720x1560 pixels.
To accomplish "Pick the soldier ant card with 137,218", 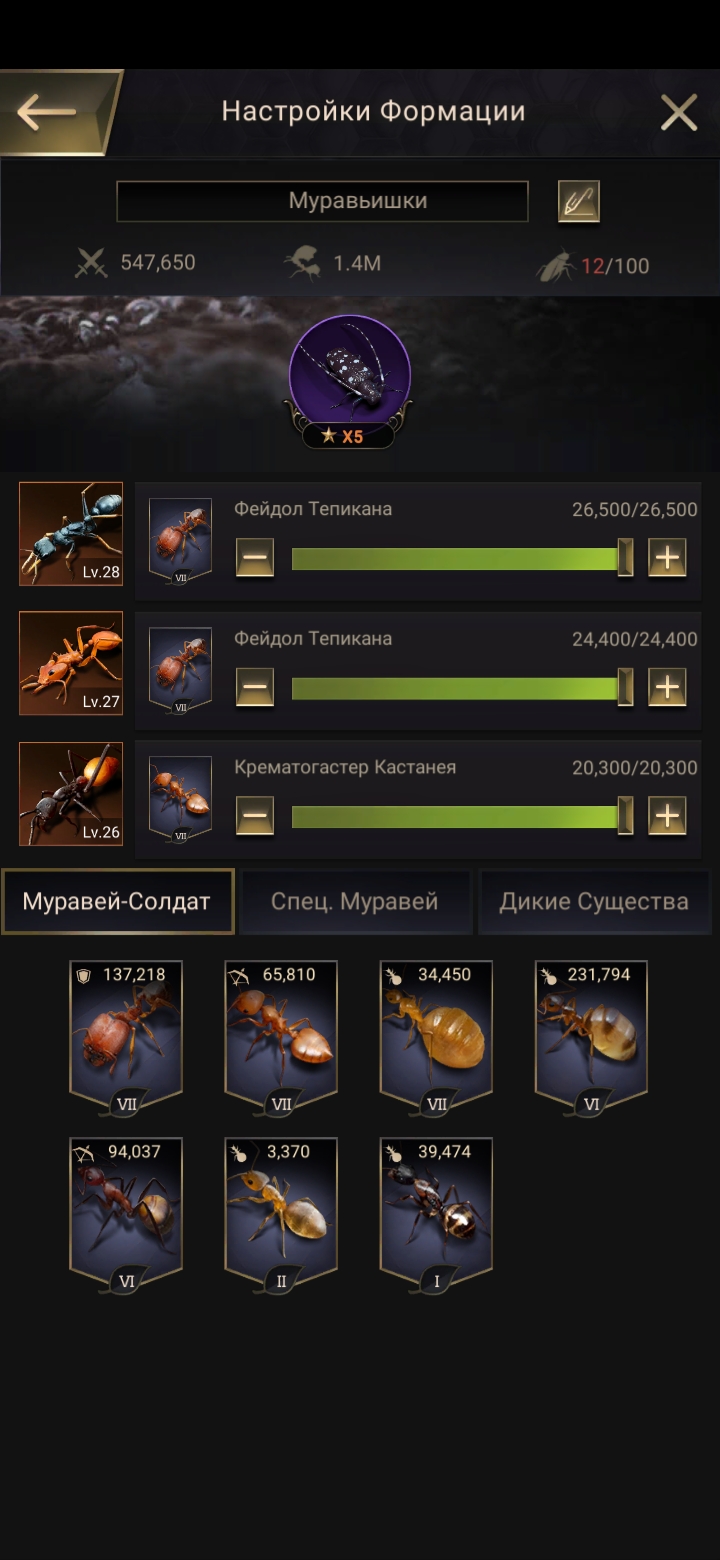I will (126, 1033).
